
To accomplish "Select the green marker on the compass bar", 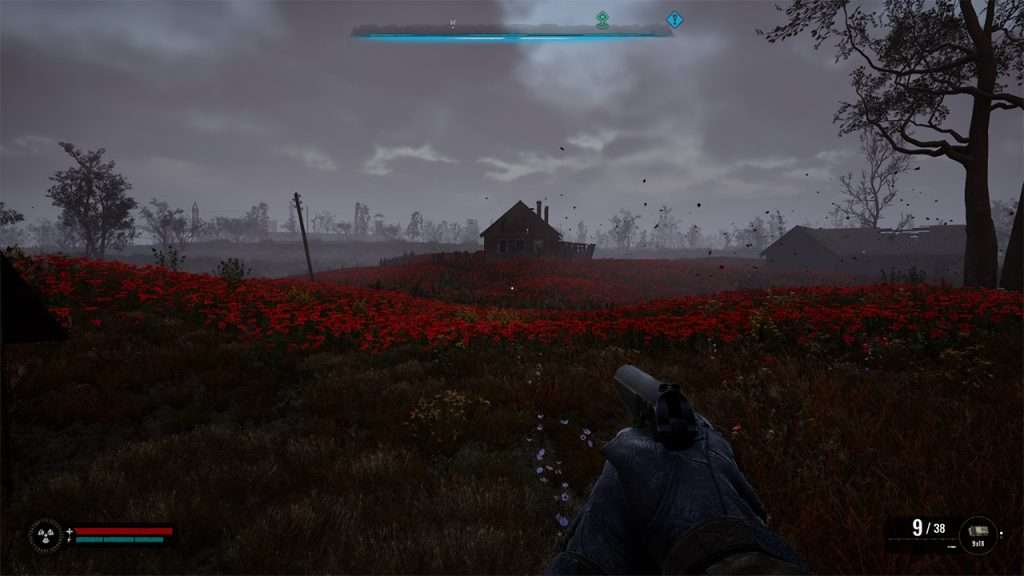I will (602, 19).
